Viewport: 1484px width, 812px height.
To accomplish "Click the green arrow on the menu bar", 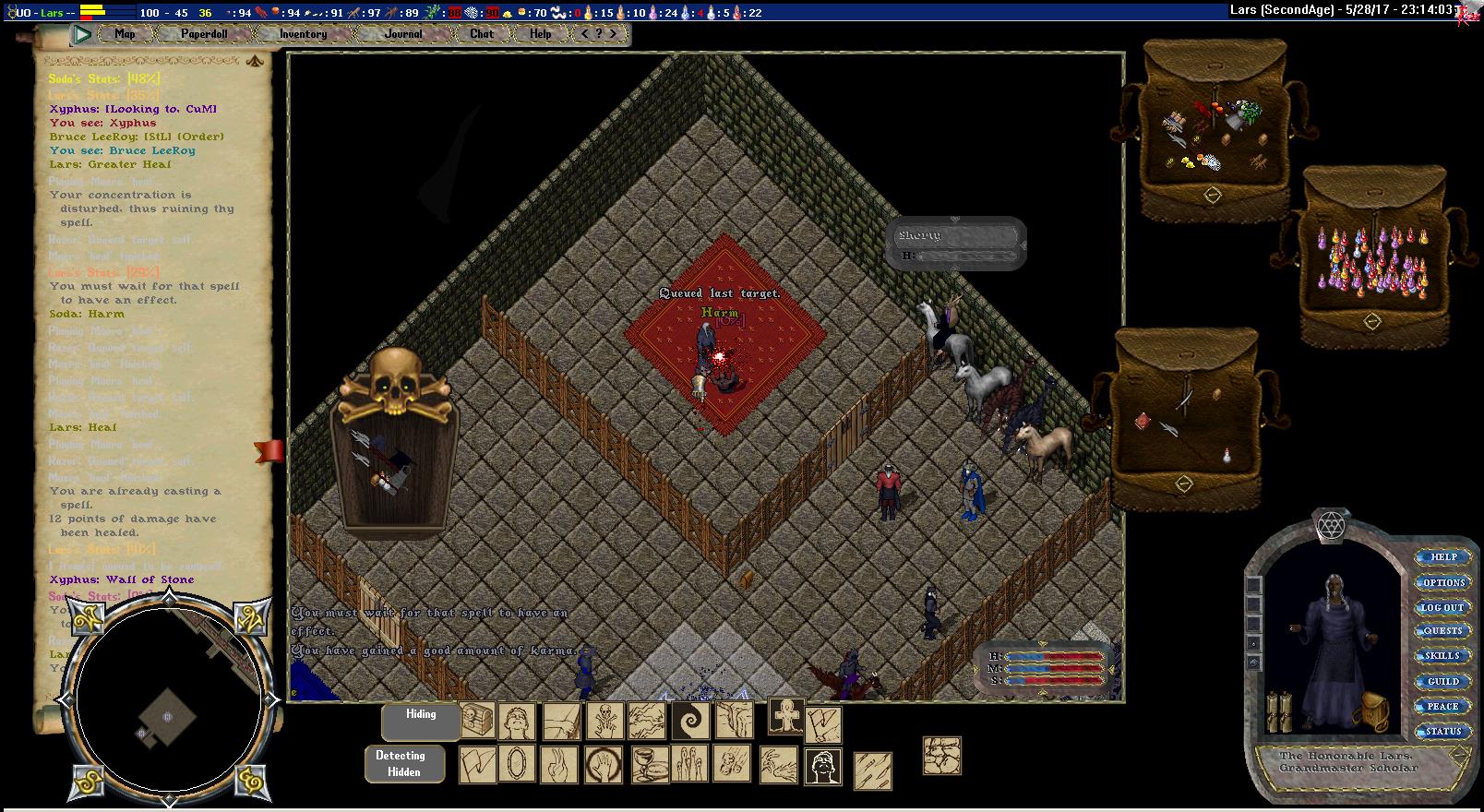I will point(82,35).
